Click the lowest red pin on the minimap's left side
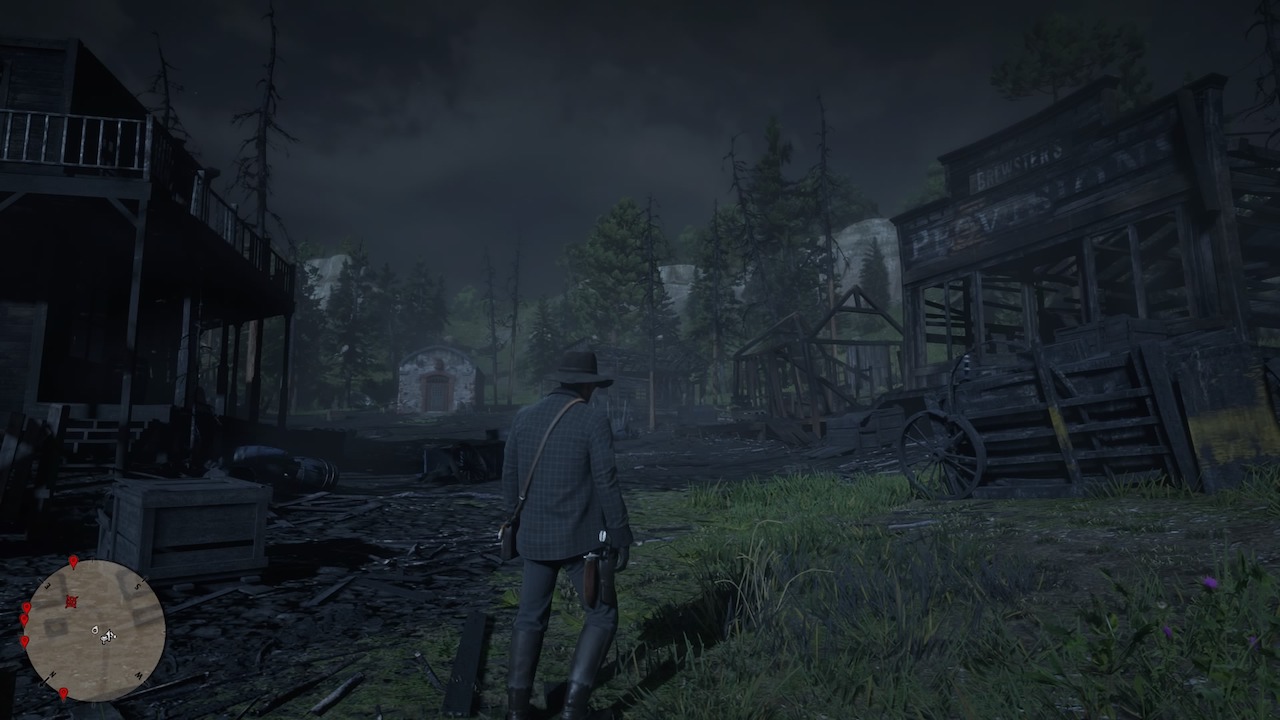Screen dimensions: 1280x720 click(x=24, y=642)
